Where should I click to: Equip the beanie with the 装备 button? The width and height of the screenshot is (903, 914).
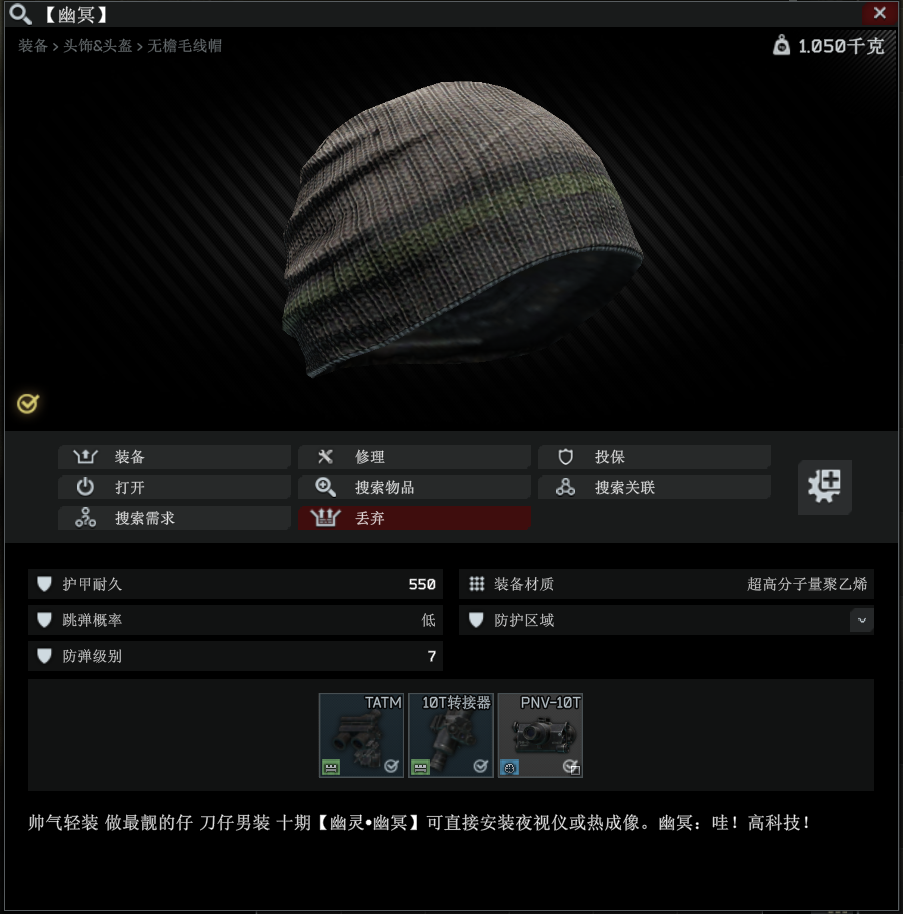click(174, 457)
